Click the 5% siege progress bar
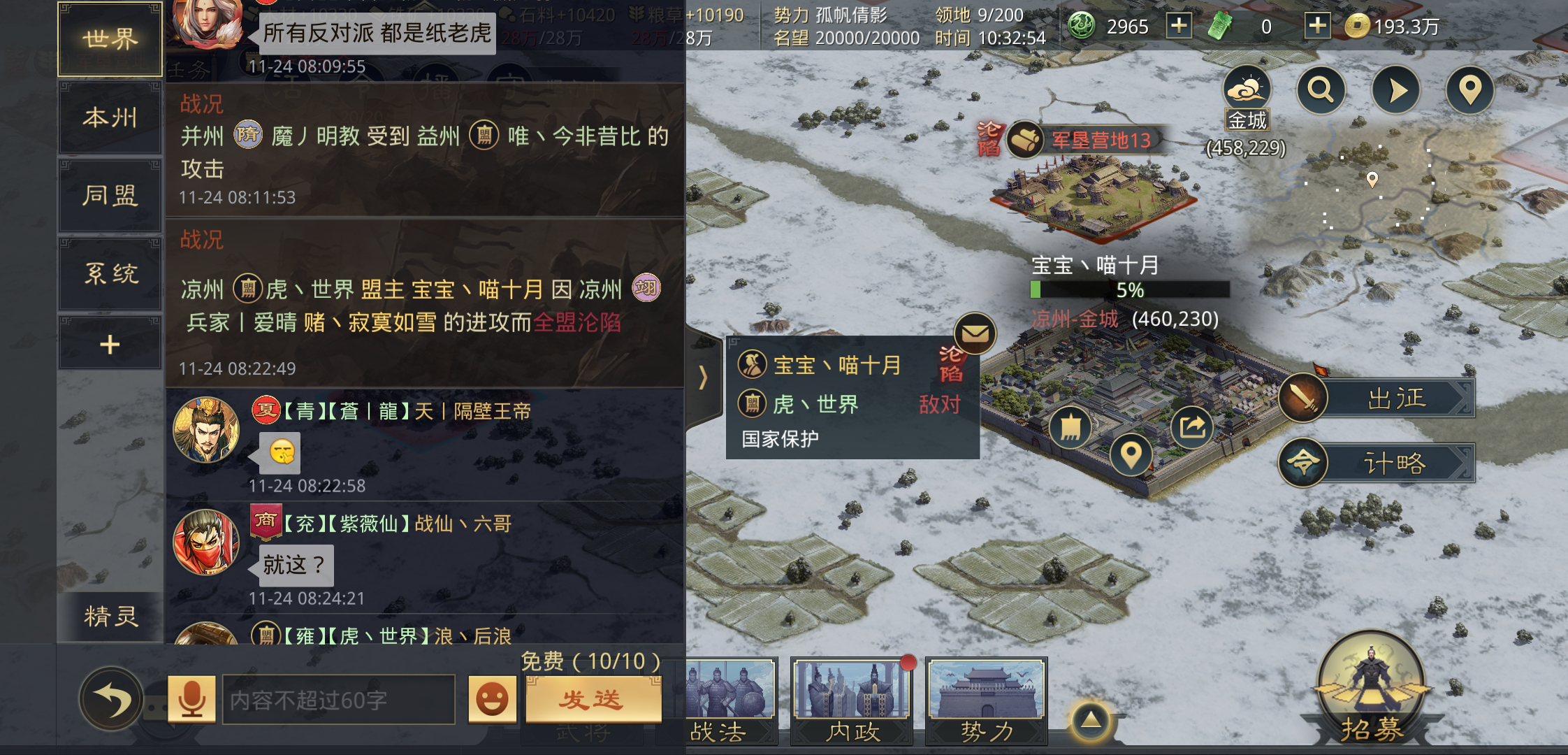 pos(1128,289)
